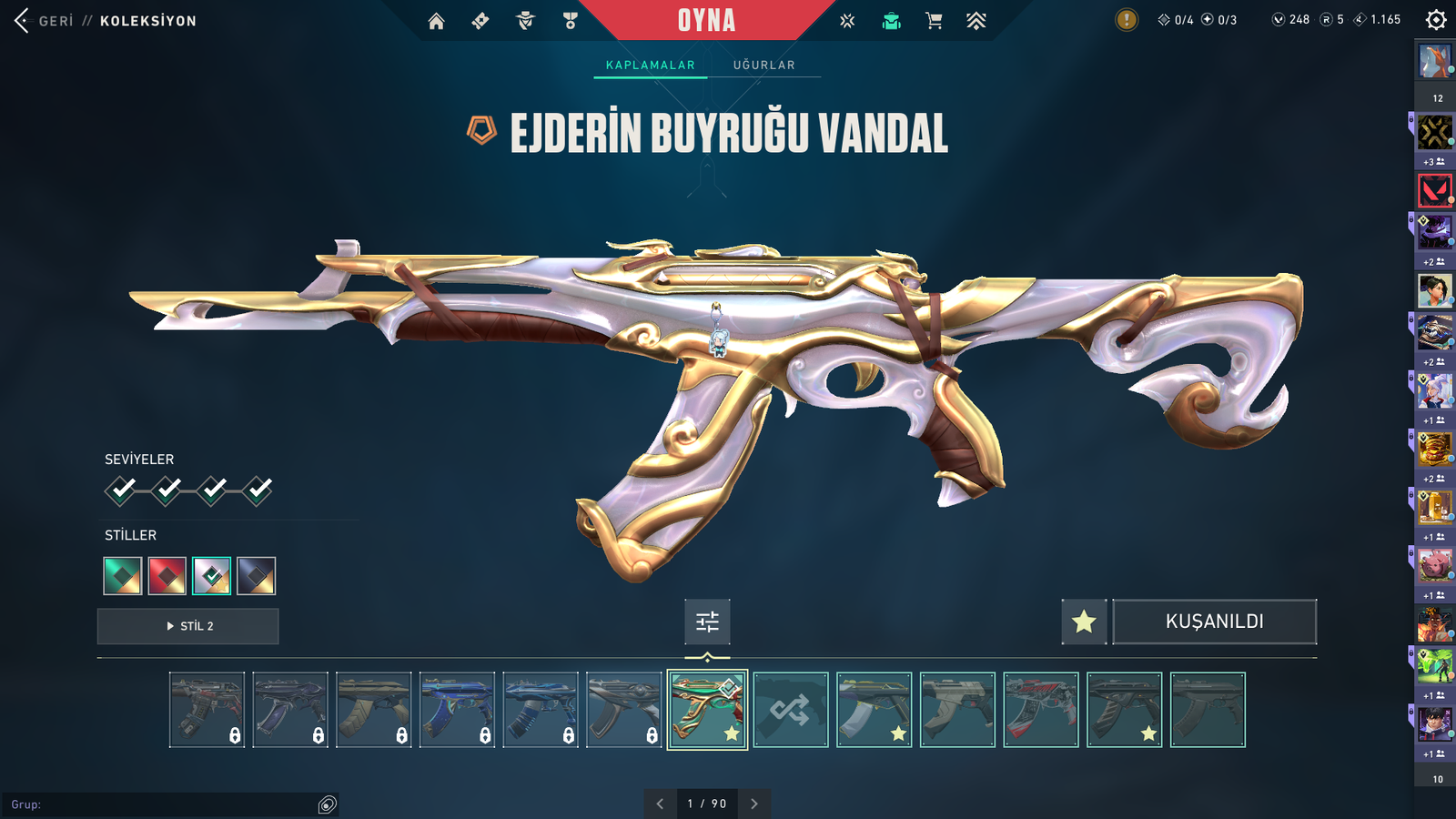Click the red OYNA play button
1456x819 pixels.
tap(706, 20)
